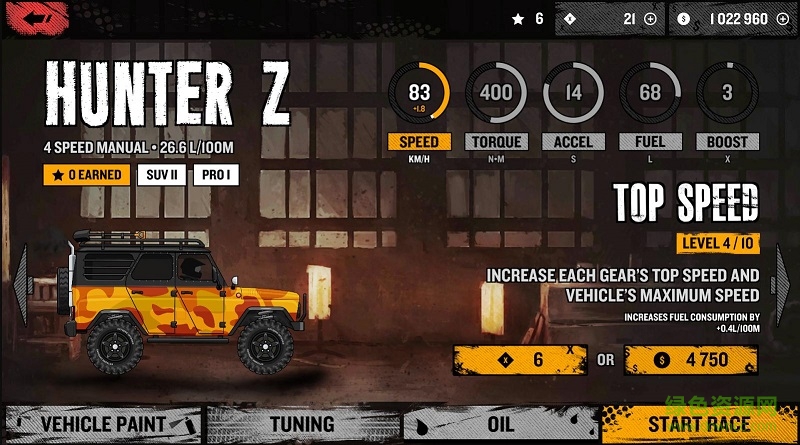Open the Vehicle Paint menu
800x445 pixels.
(x=103, y=424)
